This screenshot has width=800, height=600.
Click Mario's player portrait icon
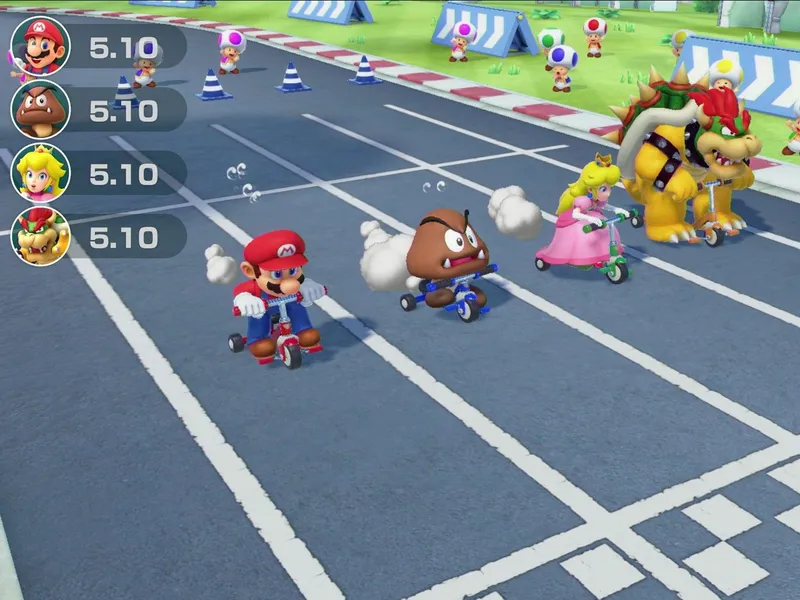click(x=40, y=46)
